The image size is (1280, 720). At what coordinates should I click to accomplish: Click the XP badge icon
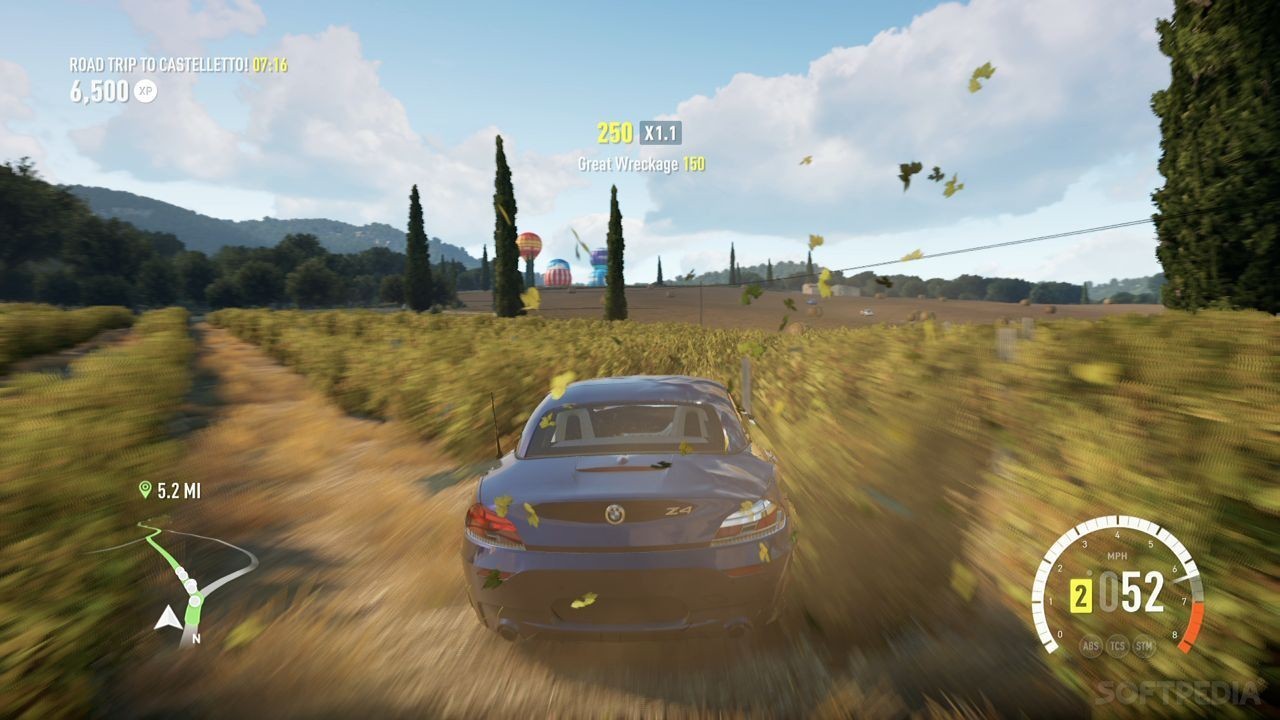pos(145,91)
